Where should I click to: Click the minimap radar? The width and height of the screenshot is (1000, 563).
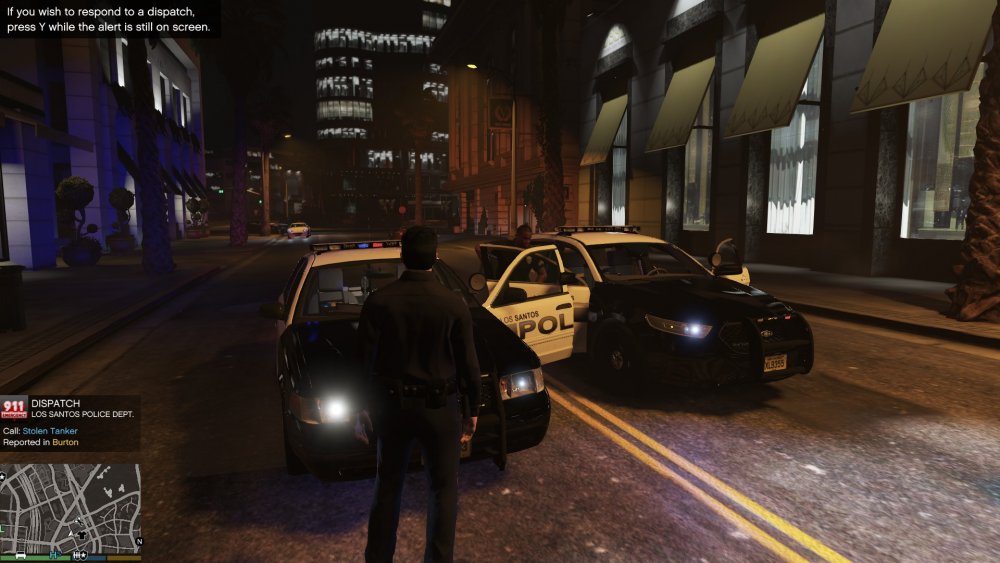[x=70, y=506]
